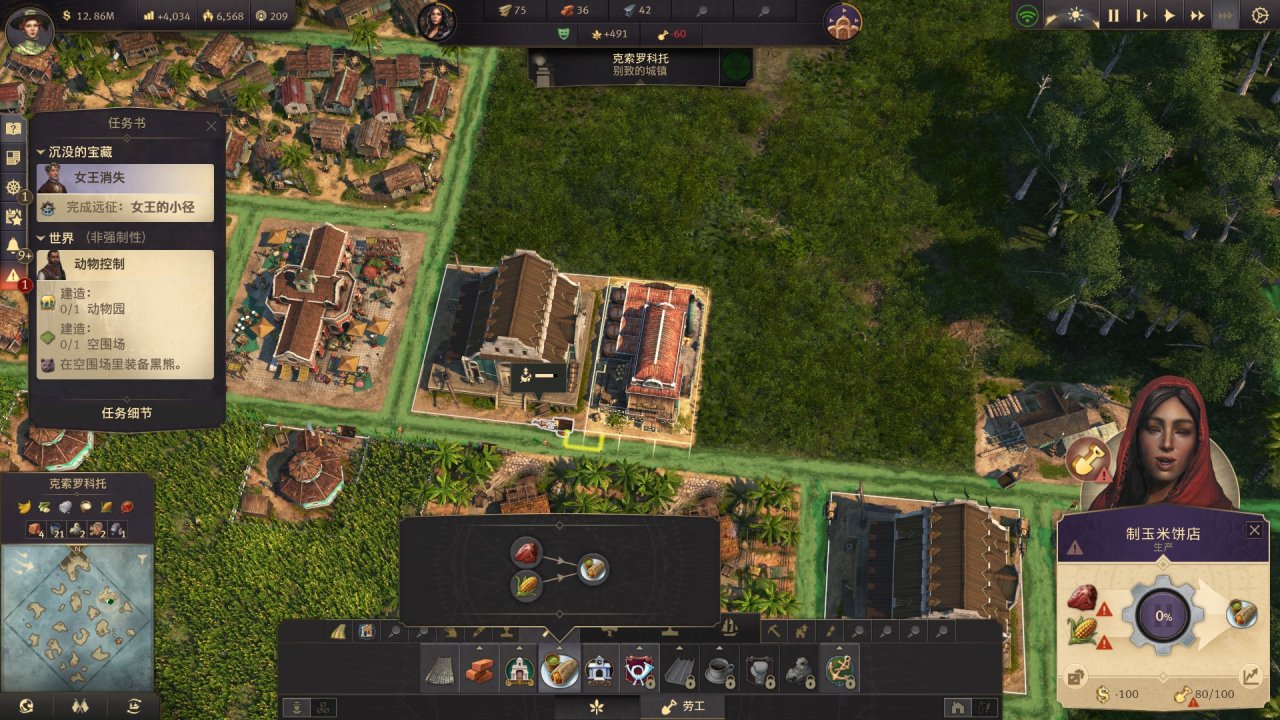Open the red warning alert notifications

[13, 275]
